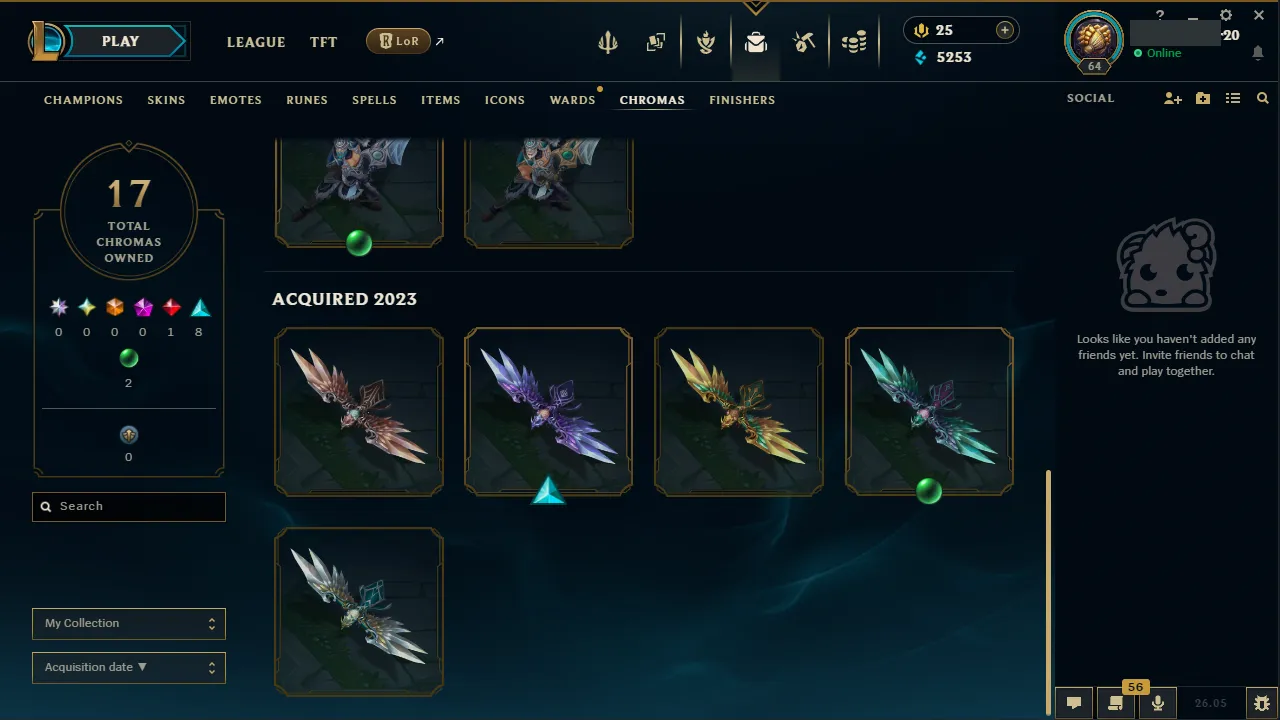Toggle the voice chat microphone

click(1157, 702)
